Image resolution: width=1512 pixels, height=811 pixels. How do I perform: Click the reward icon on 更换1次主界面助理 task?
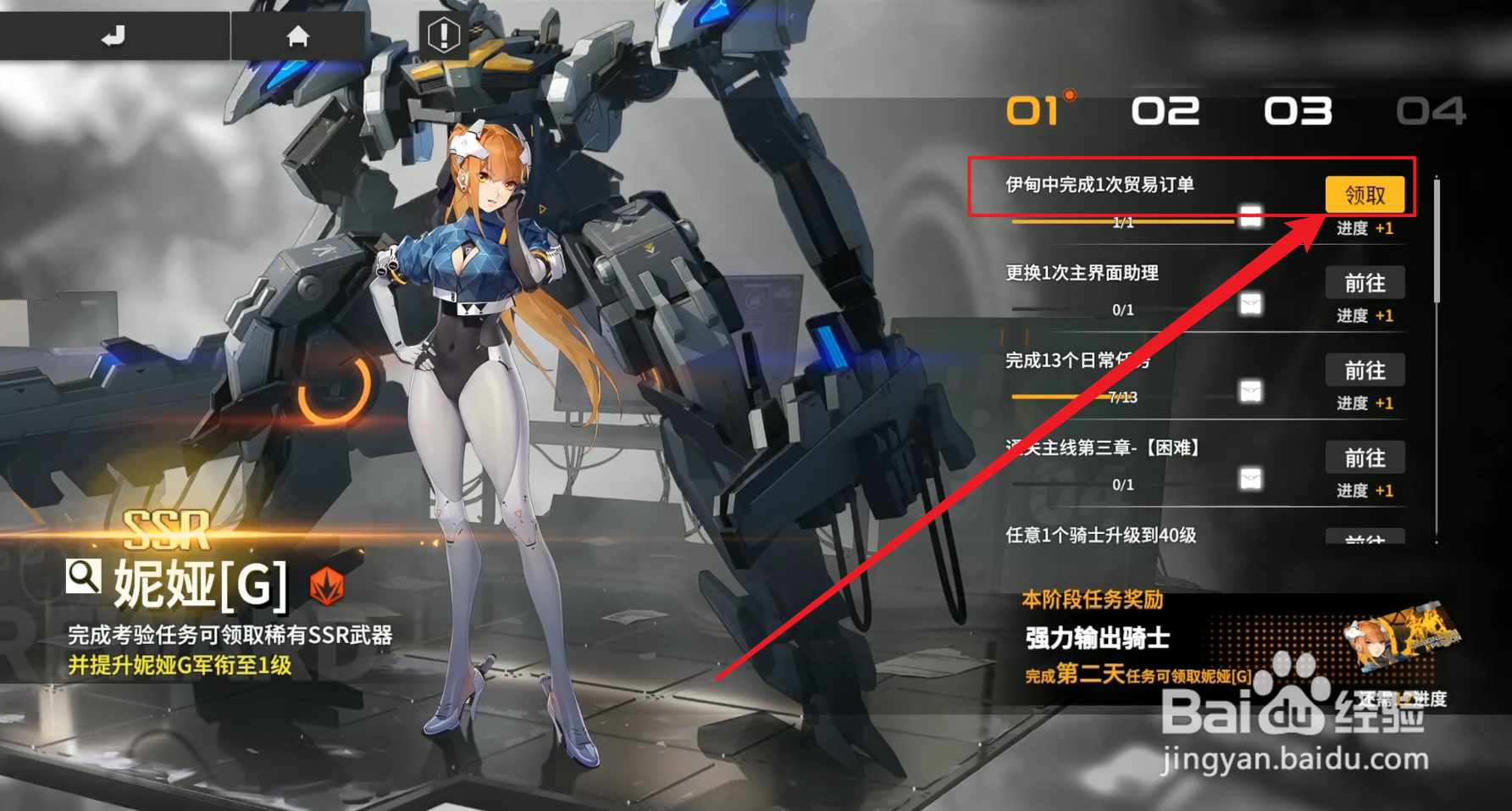coord(1250,306)
